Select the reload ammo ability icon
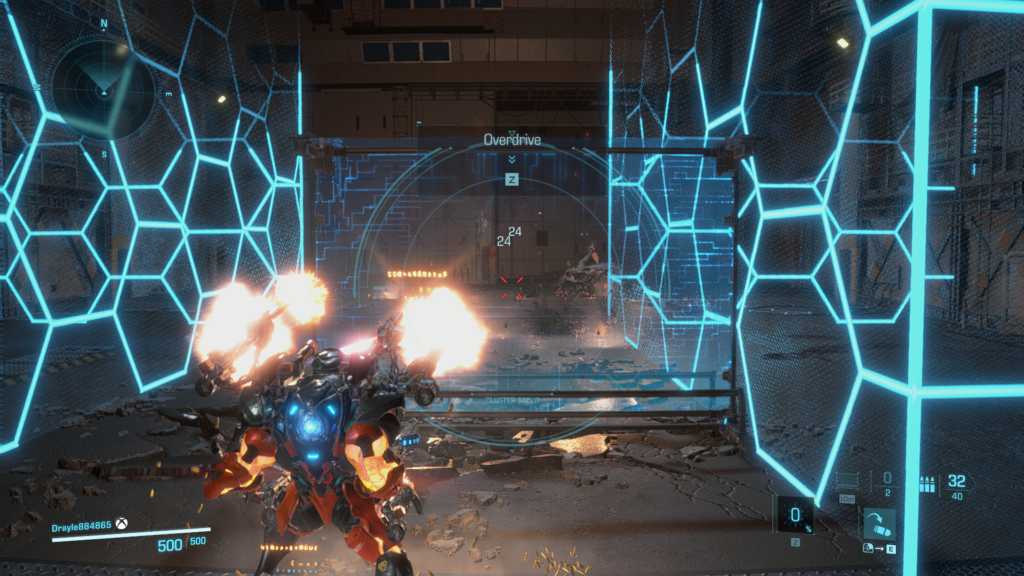Viewport: 1024px width, 576px height. 880,523
